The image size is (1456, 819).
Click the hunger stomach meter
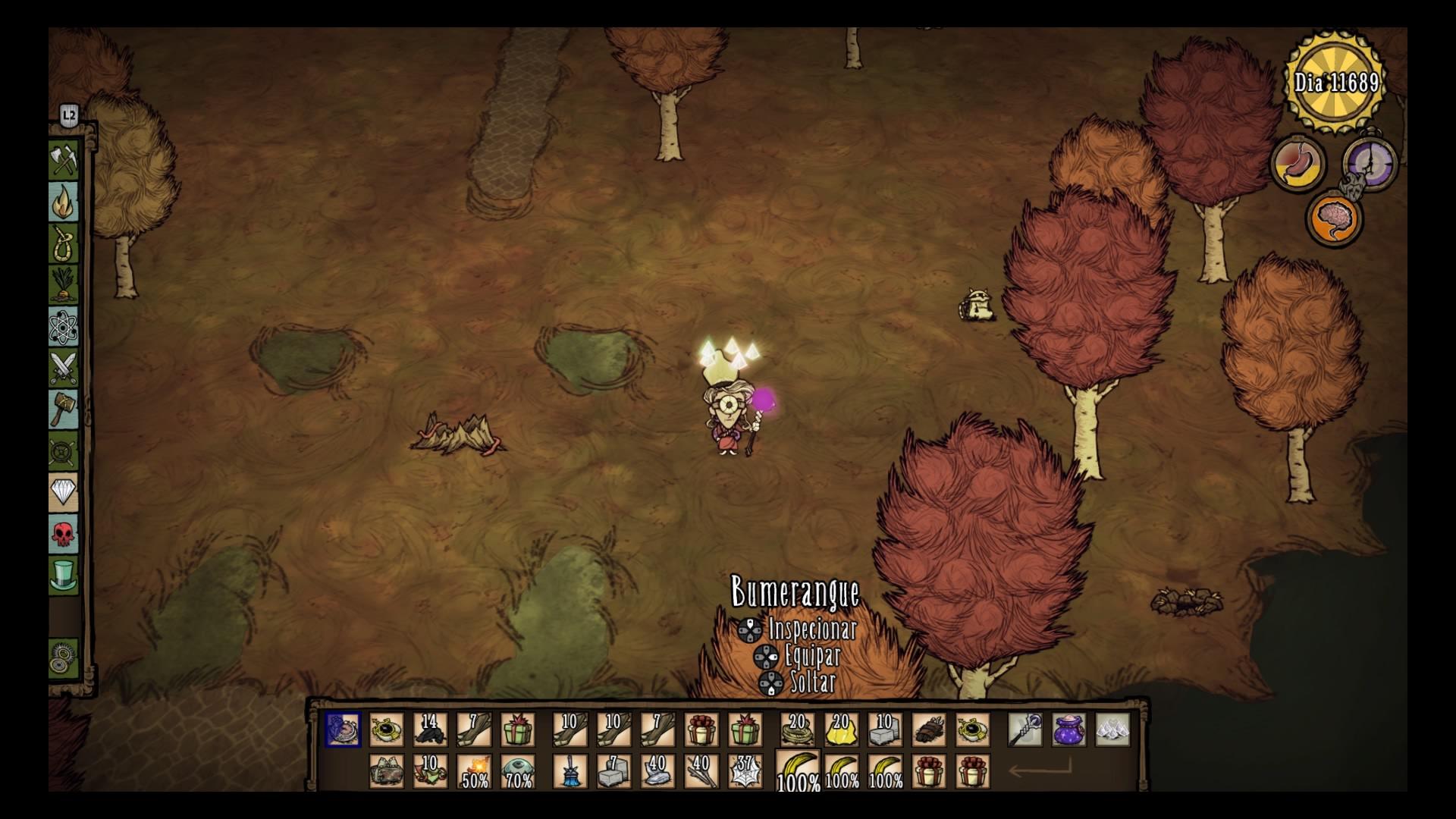[1300, 163]
